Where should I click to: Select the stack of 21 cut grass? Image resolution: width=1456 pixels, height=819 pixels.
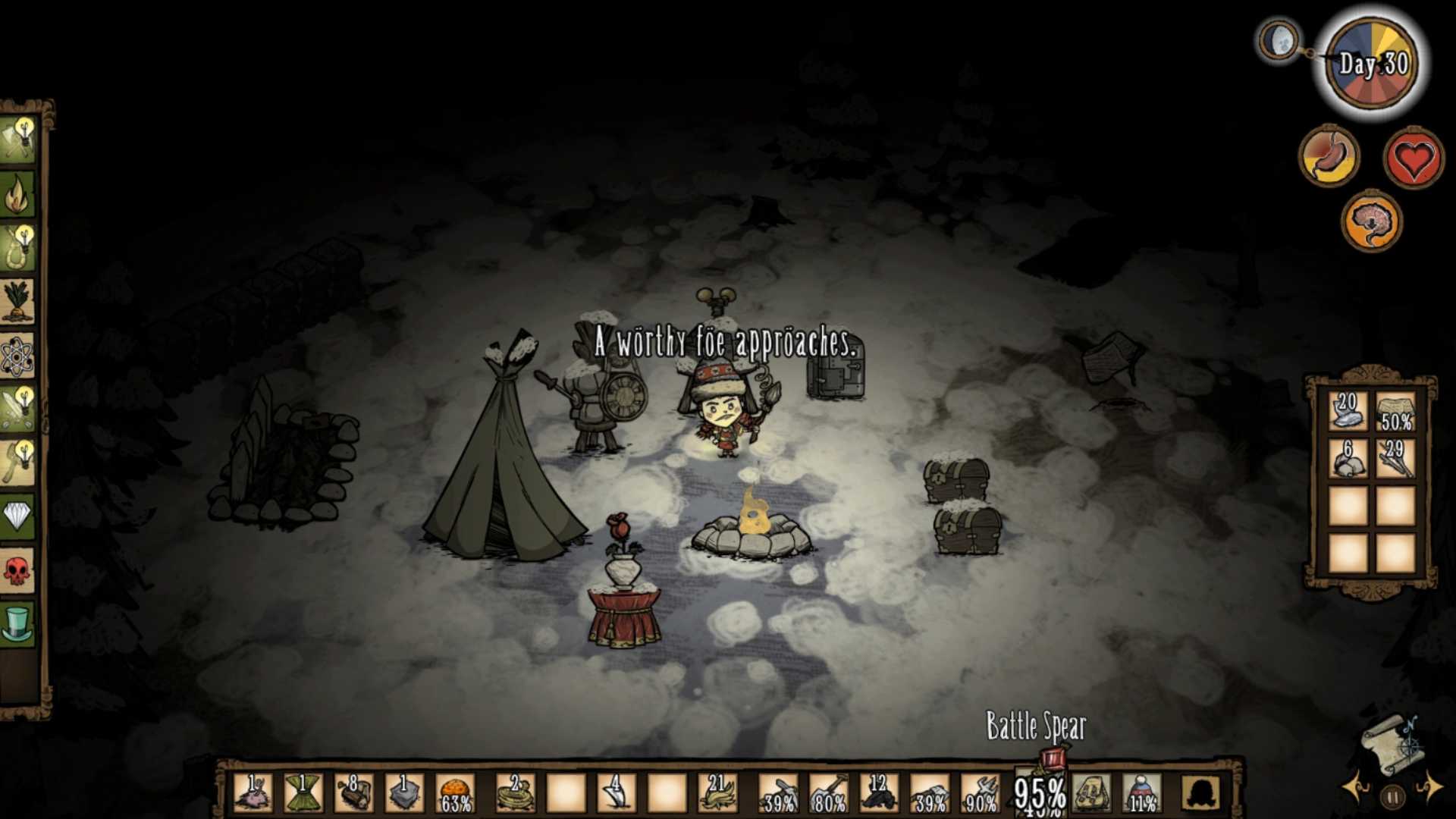click(717, 793)
